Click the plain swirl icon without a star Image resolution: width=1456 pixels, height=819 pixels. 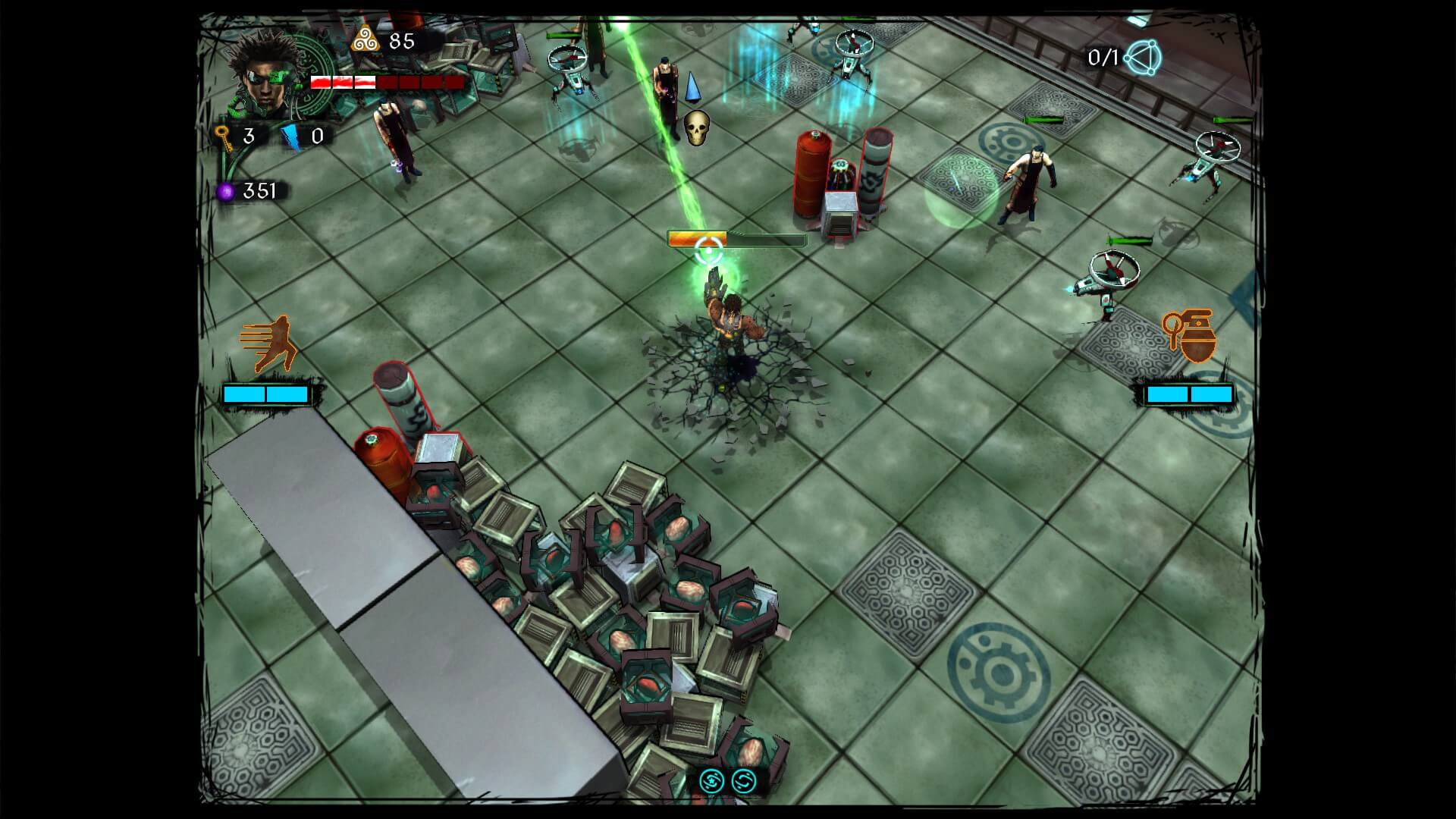(x=744, y=781)
